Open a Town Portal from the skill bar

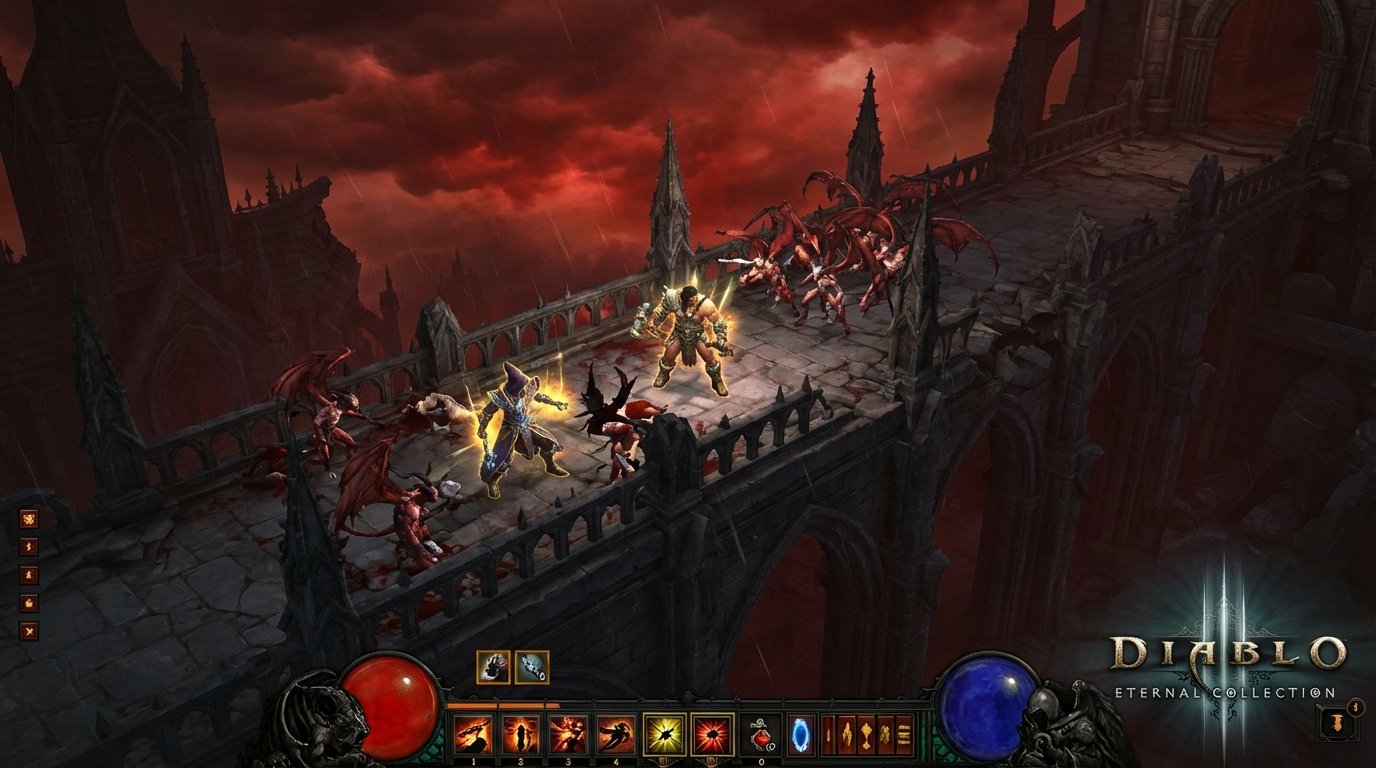802,732
